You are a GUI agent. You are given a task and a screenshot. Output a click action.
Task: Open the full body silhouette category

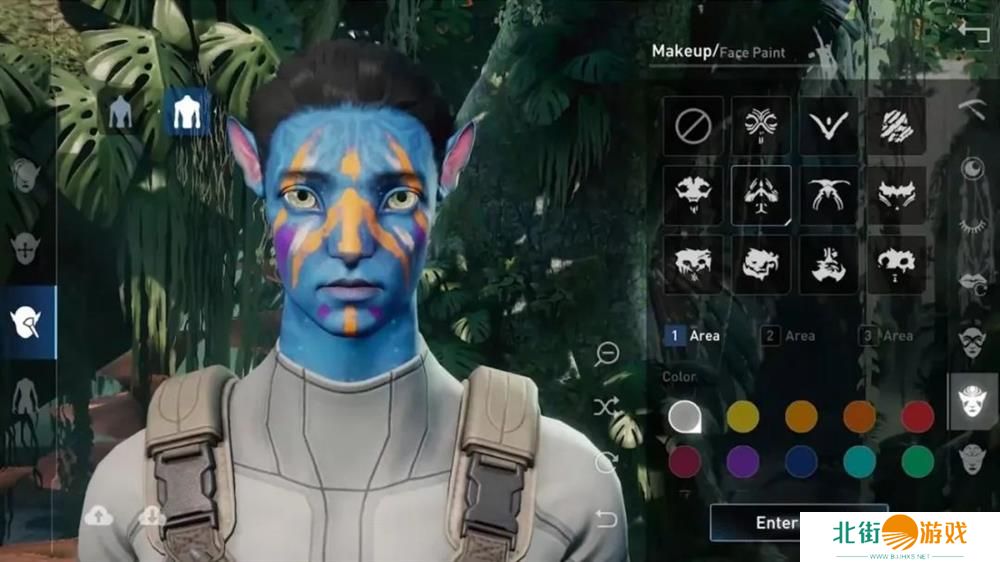coord(25,402)
